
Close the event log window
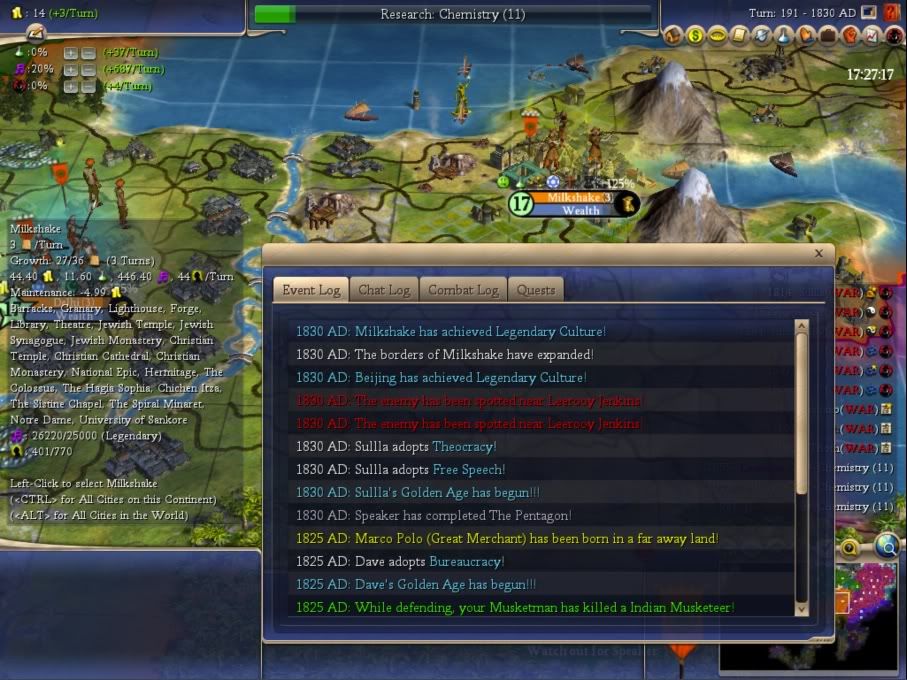pos(818,254)
